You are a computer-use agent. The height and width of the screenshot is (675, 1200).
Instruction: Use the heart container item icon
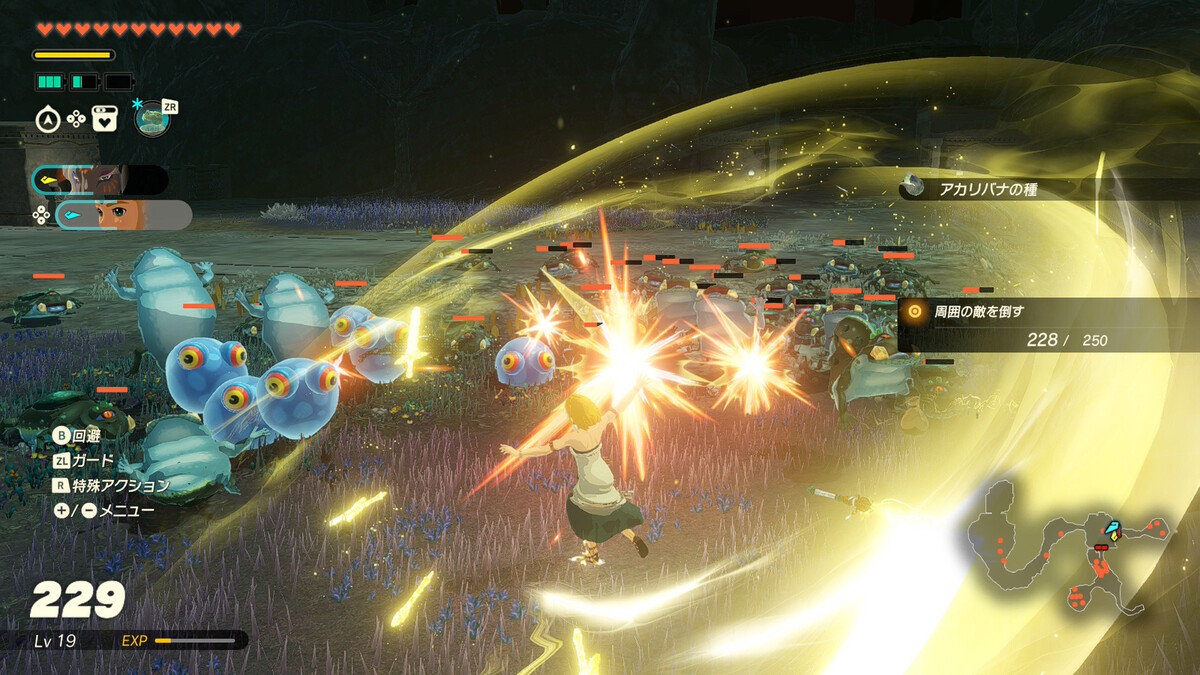click(x=105, y=119)
